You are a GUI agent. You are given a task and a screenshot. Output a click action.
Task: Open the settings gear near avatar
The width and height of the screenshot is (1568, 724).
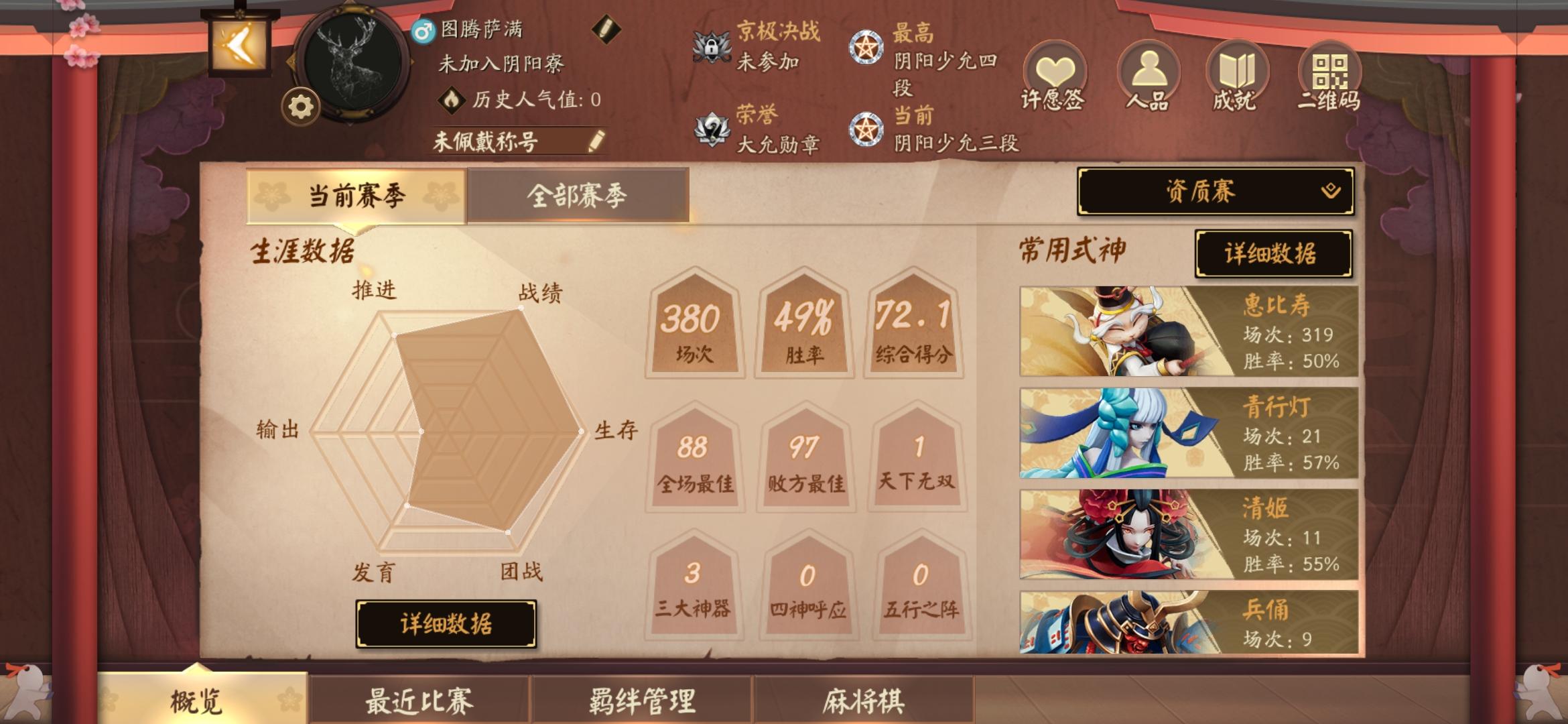[300, 105]
